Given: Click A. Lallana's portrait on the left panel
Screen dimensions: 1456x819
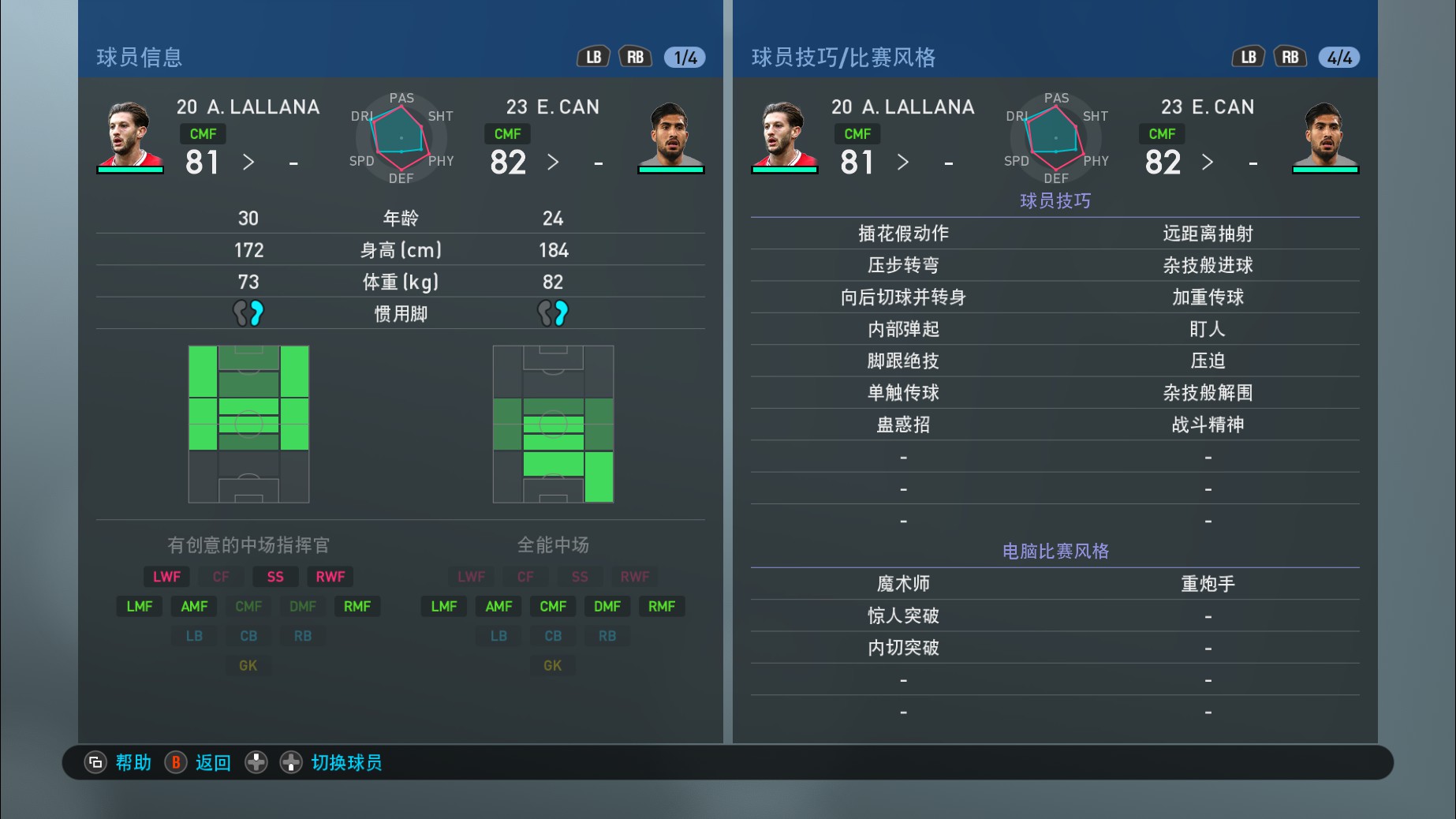Looking at the screenshot, I should (129, 133).
